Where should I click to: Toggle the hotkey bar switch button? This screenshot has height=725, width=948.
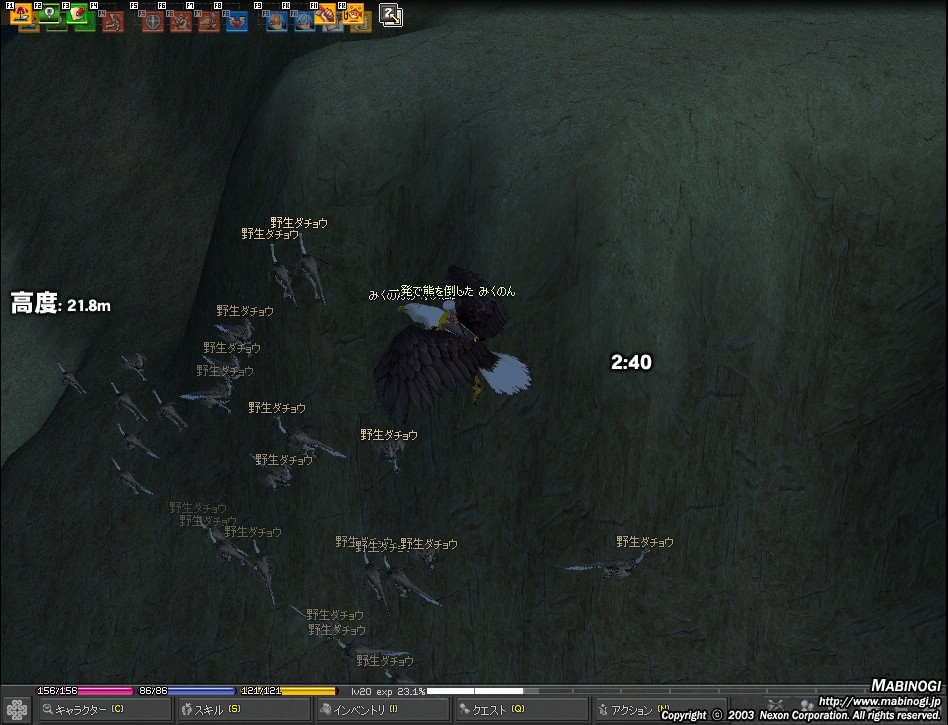(391, 14)
